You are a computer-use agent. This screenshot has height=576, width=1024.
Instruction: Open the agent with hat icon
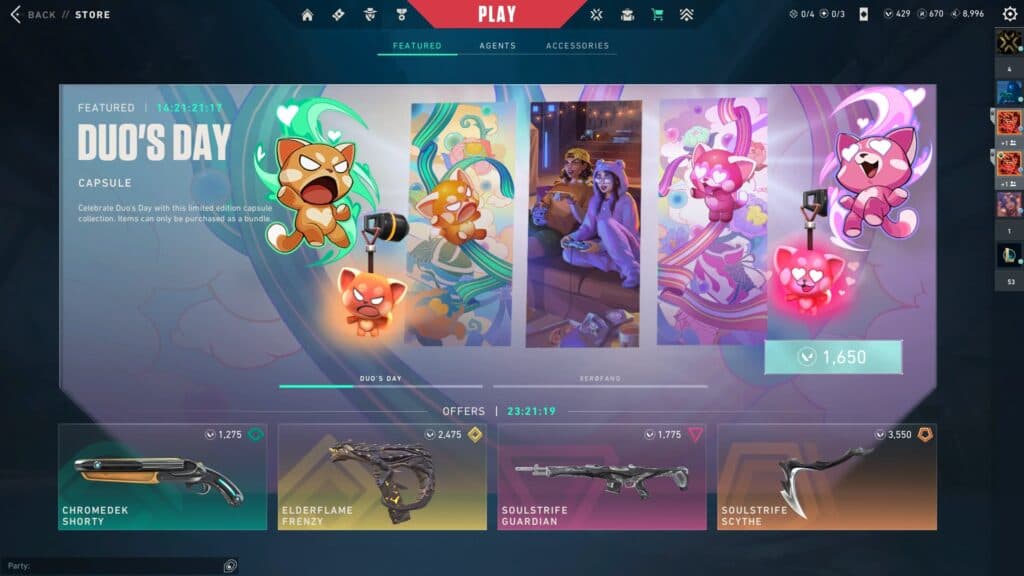[369, 15]
